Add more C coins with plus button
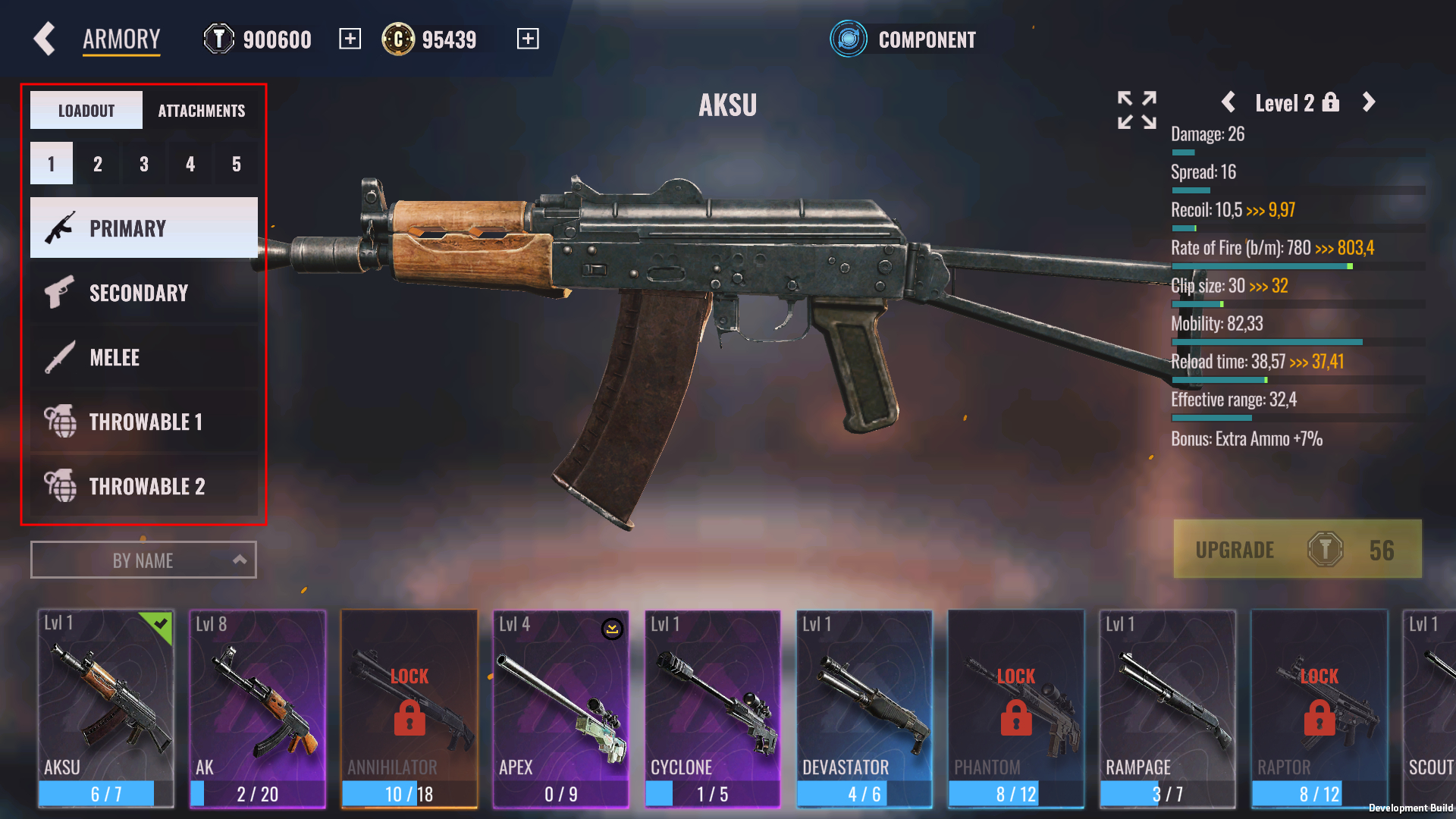 tap(528, 39)
